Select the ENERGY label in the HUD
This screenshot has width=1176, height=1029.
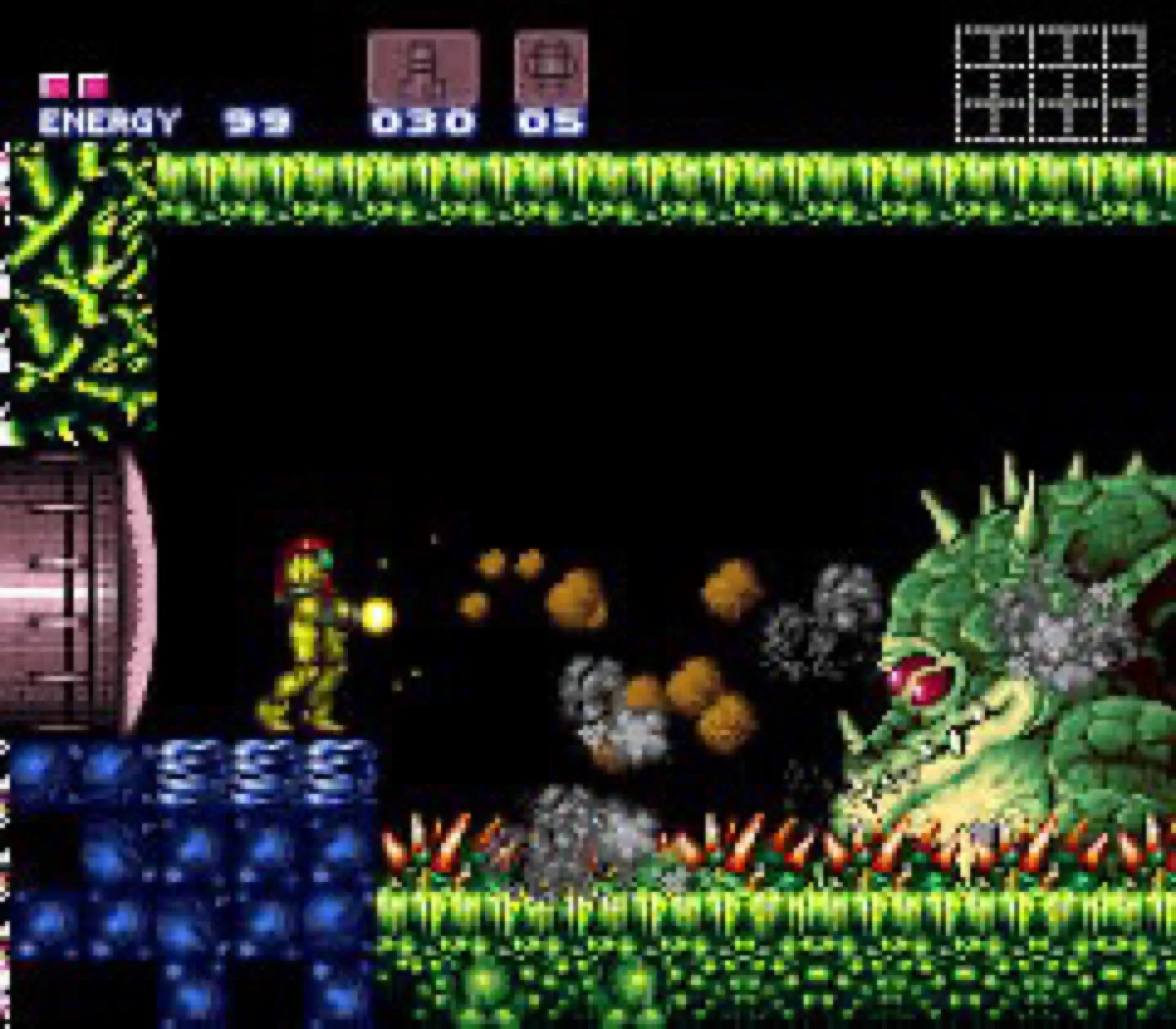point(109,122)
